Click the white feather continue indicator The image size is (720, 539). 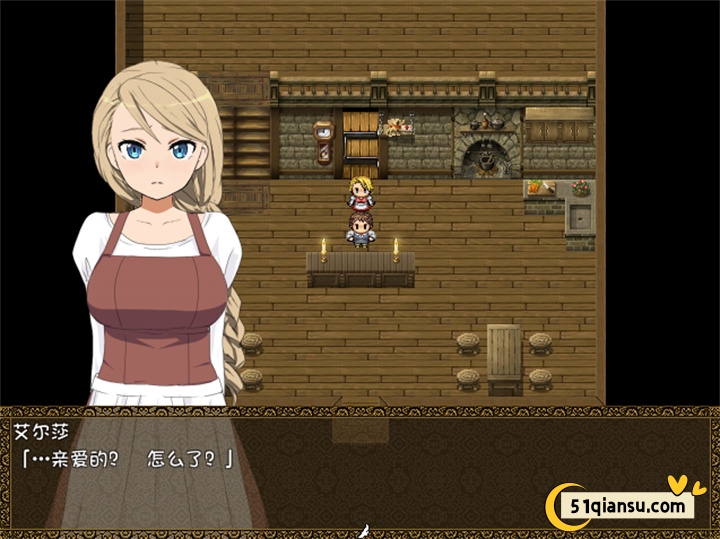click(367, 531)
